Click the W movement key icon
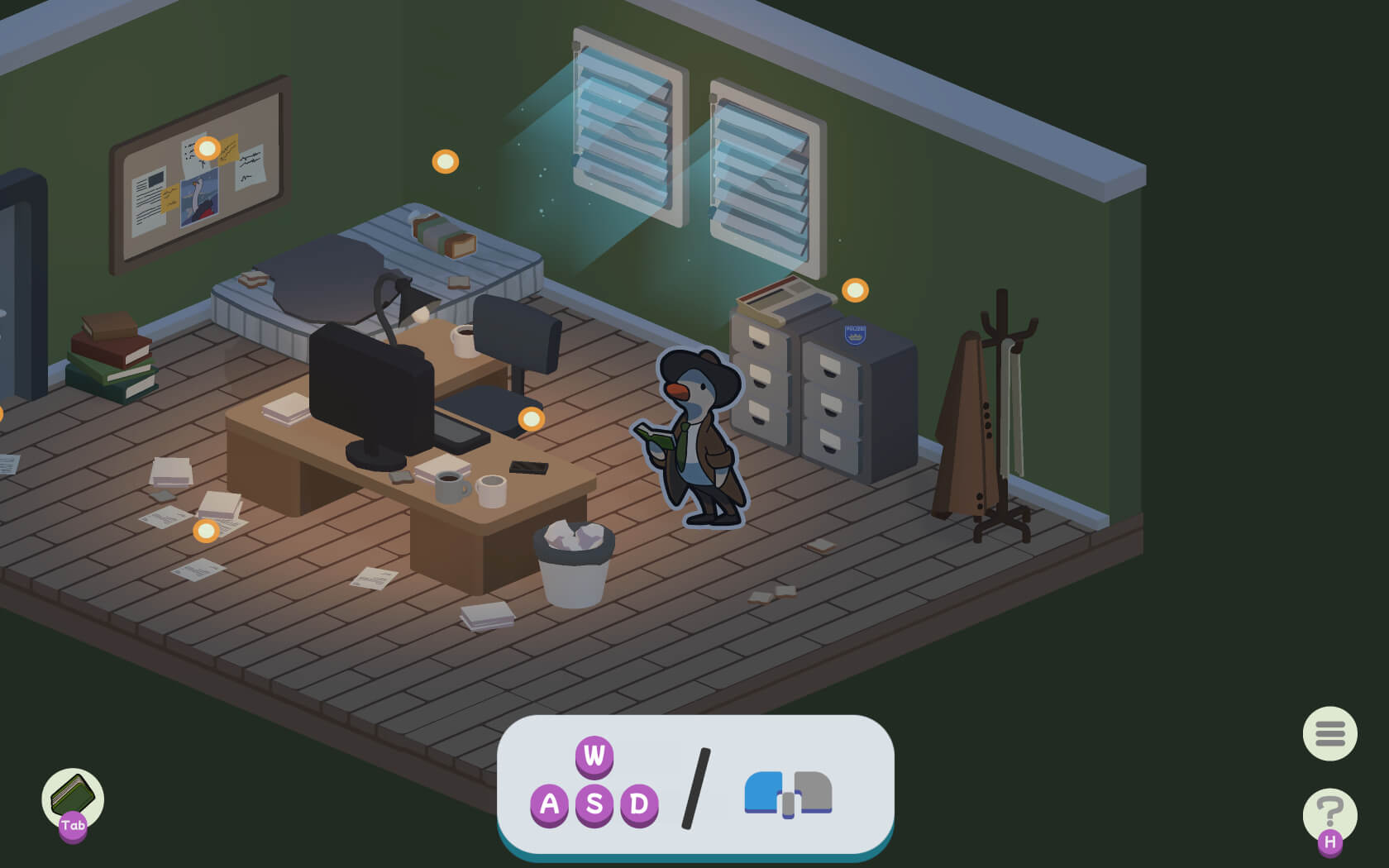 [593, 755]
